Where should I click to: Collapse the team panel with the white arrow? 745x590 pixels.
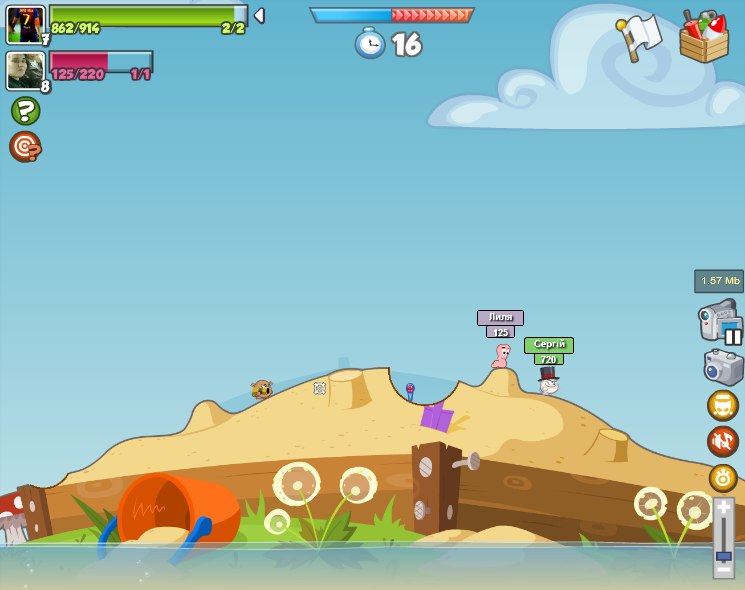point(259,16)
